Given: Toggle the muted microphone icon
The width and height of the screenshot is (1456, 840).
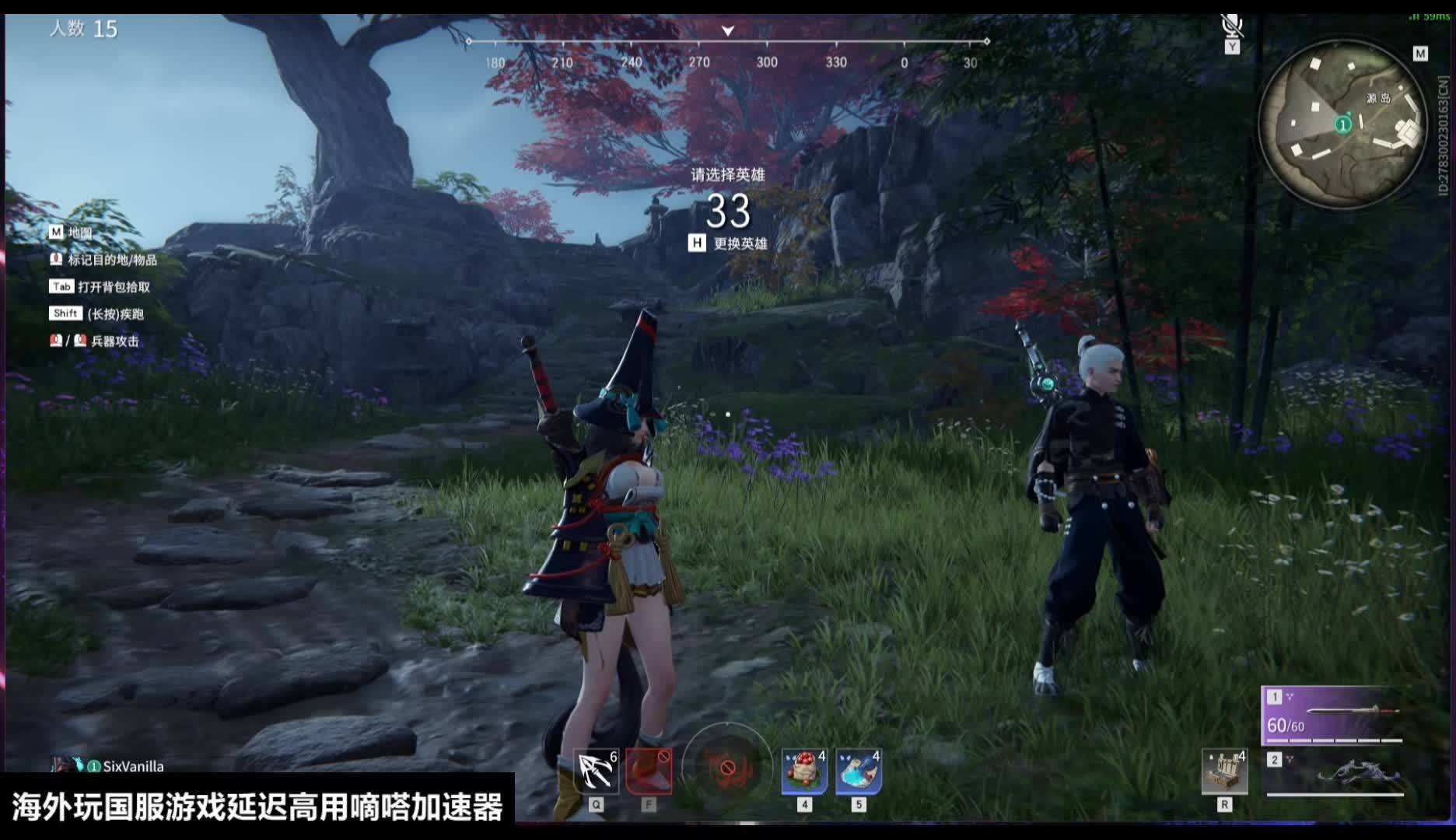Looking at the screenshot, I should pos(1231,26).
